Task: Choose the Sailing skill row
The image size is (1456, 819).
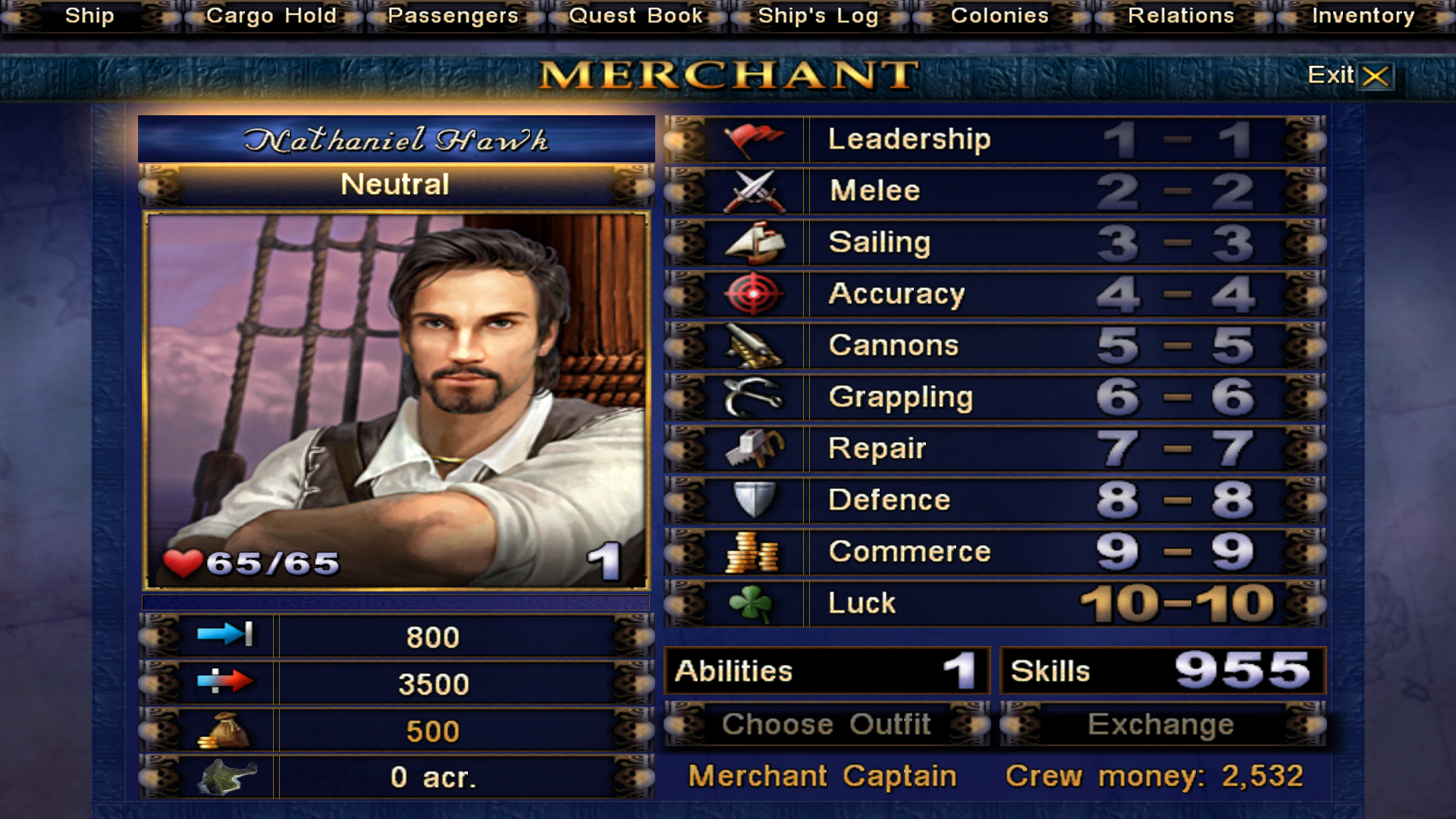Action: pos(993,243)
